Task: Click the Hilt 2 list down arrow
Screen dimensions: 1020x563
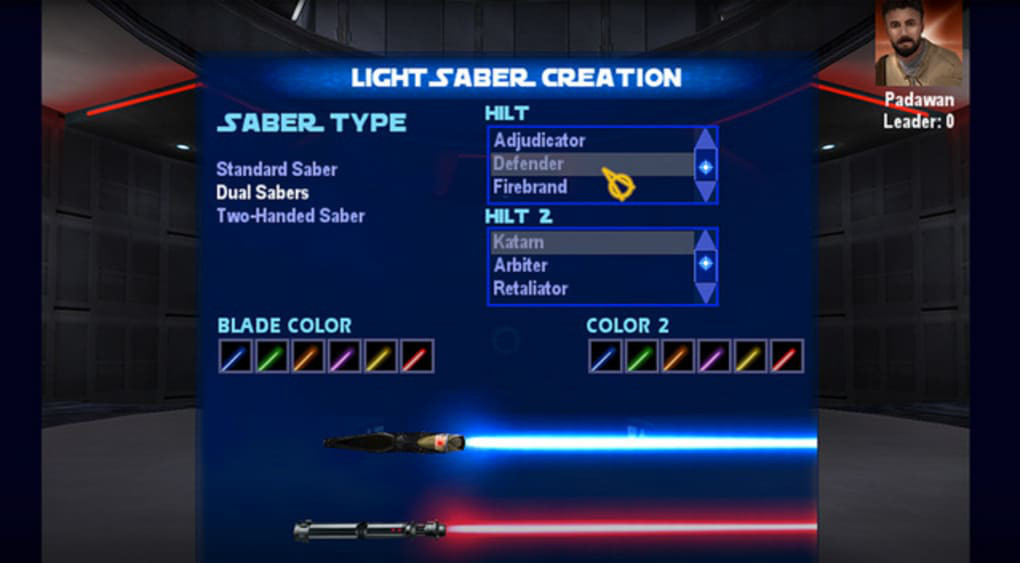Action: point(706,292)
